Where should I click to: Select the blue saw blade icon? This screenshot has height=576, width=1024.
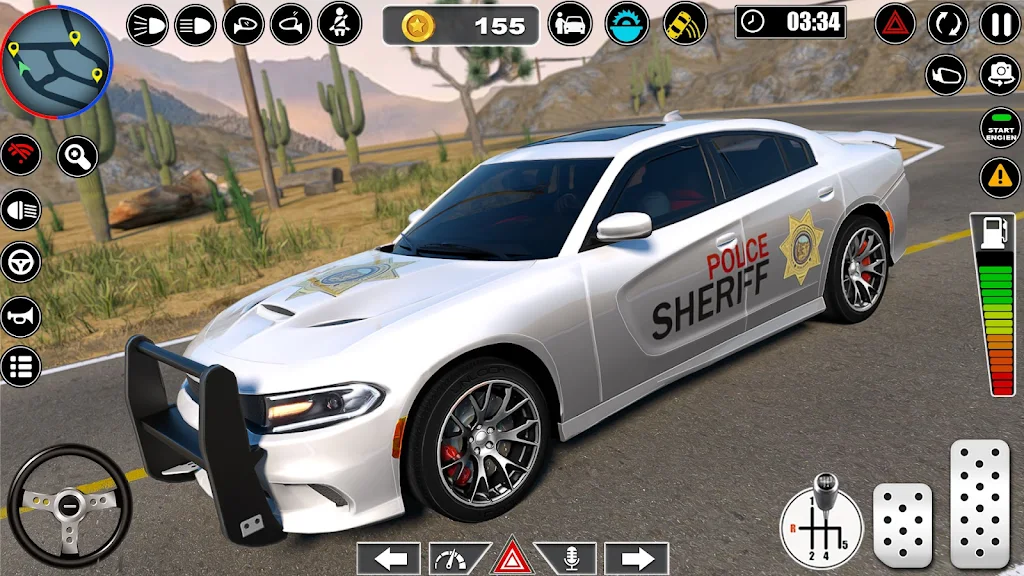tap(628, 24)
